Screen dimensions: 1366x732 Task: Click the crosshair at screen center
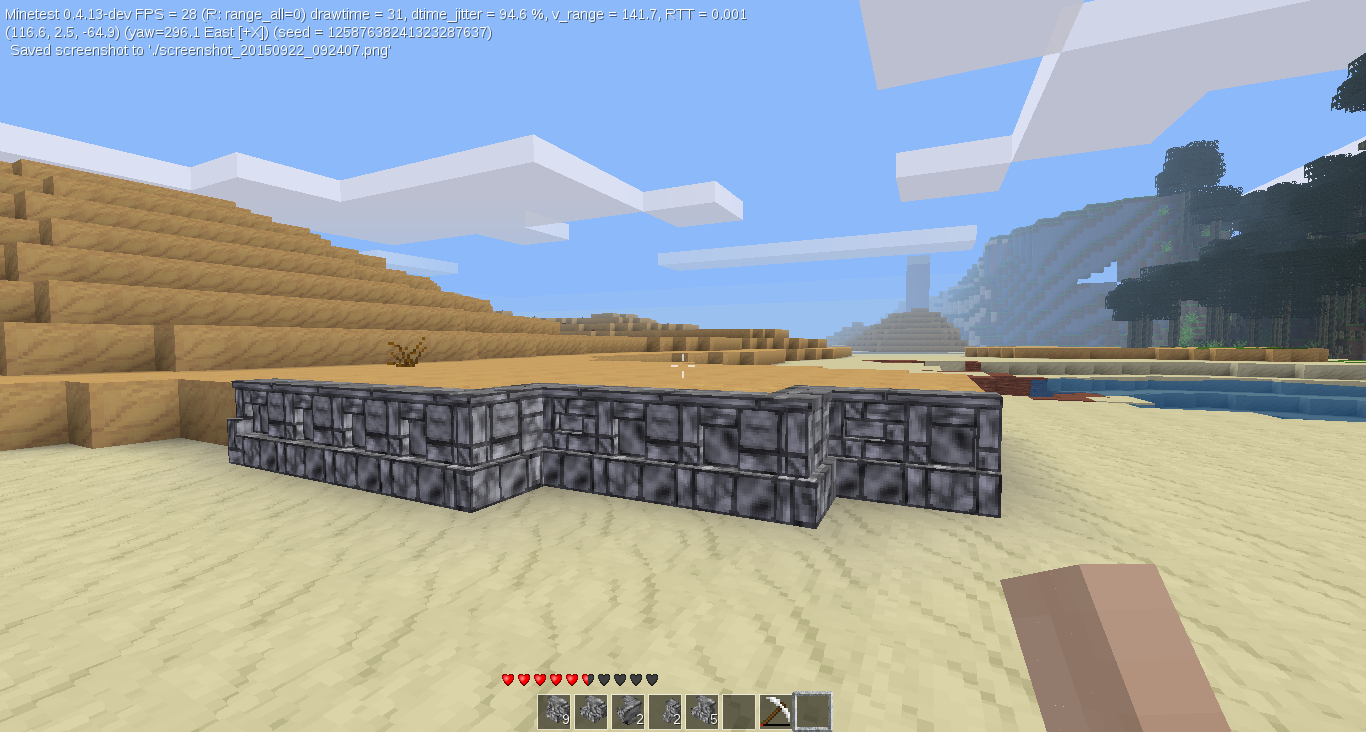coord(683,366)
